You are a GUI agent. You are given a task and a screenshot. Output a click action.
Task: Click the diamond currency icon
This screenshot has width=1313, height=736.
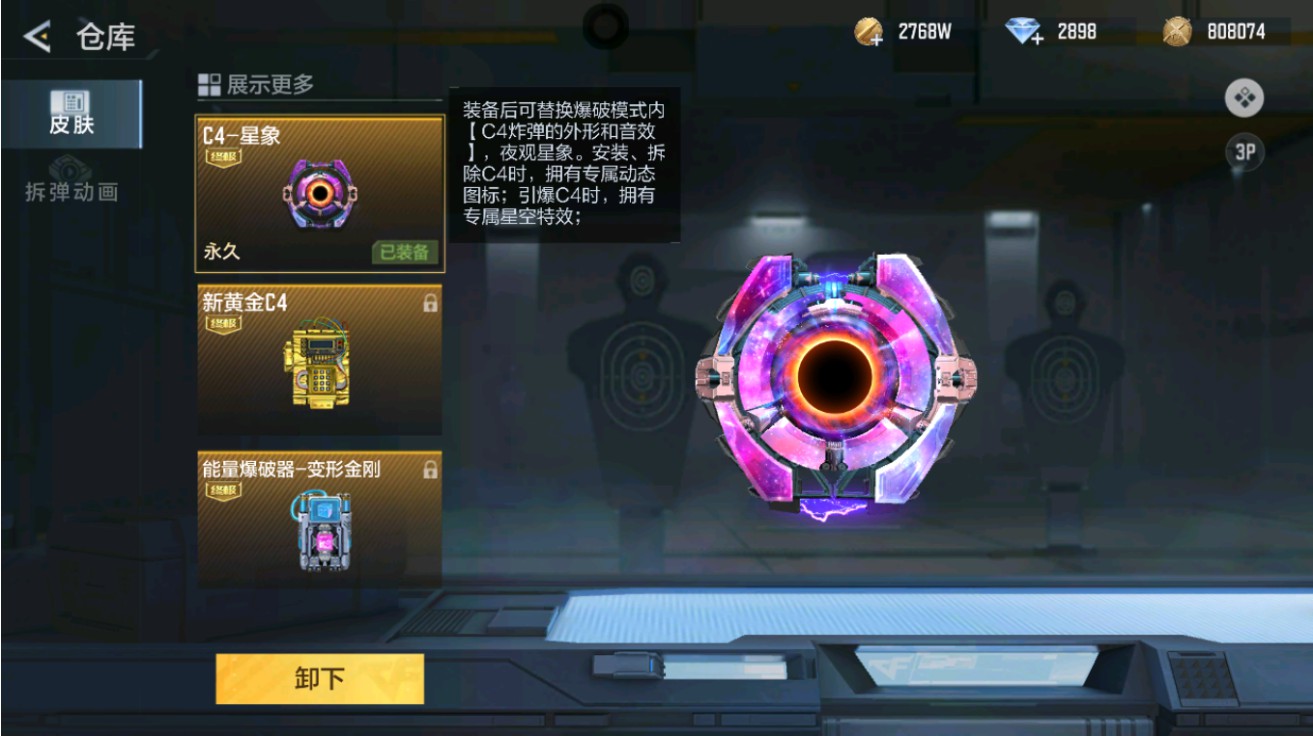click(1020, 30)
